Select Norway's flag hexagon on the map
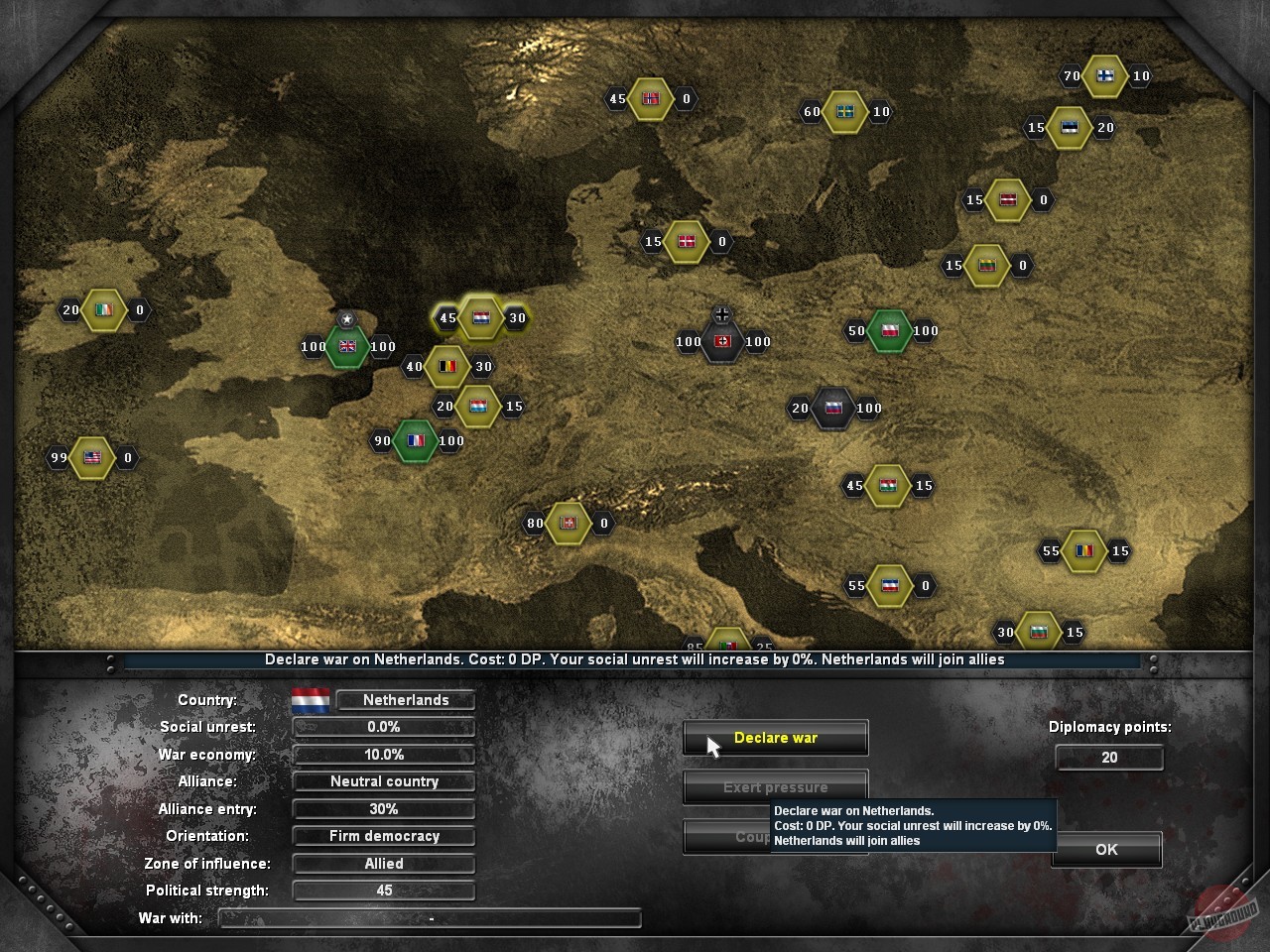Viewport: 1270px width, 952px height. [x=652, y=98]
